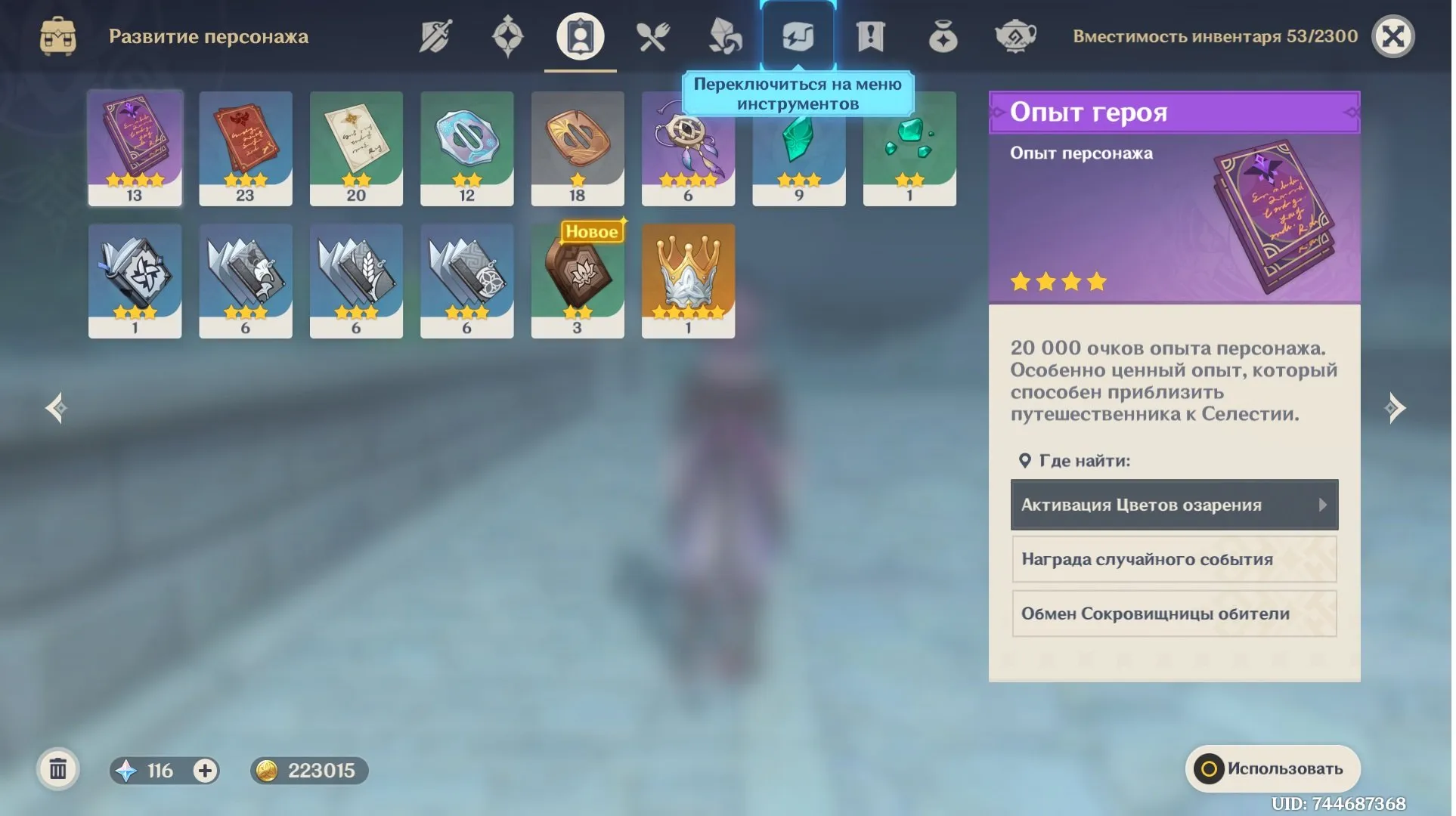Screen dimensions: 1456x816
Task: Switch to the Materials leaf icon
Action: coord(724,36)
